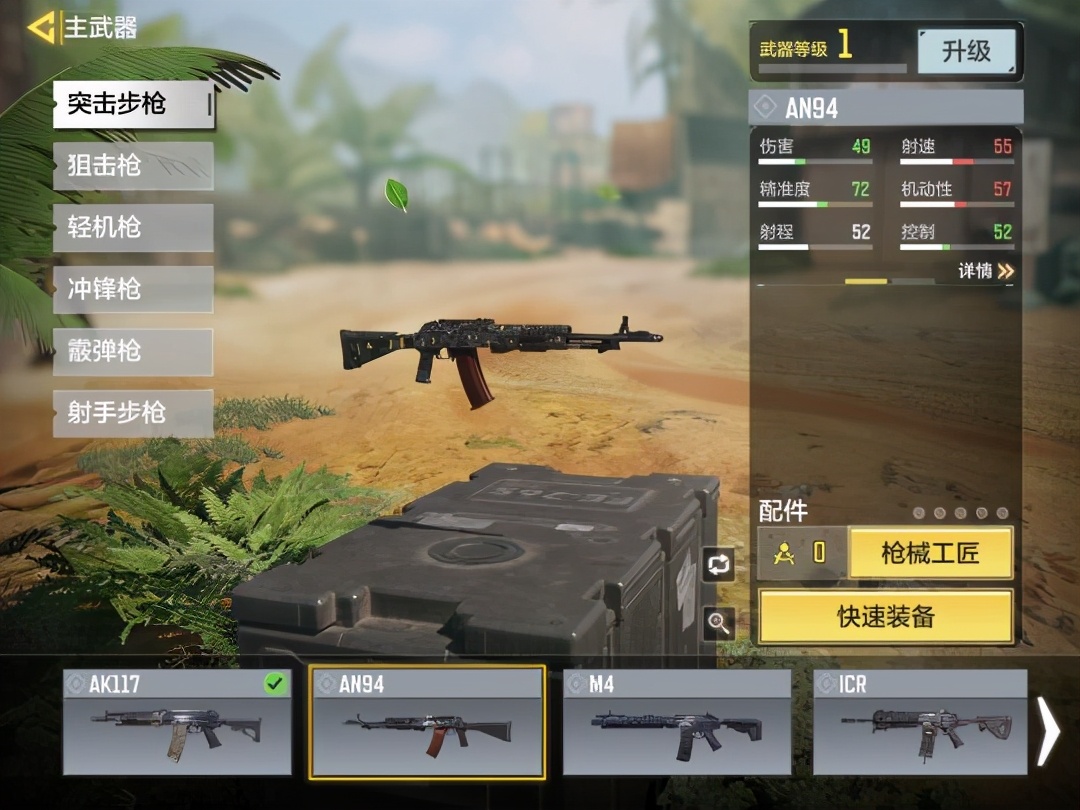This screenshot has height=810, width=1080.
Task: Click the 升级 upgrade button
Action: [x=966, y=51]
